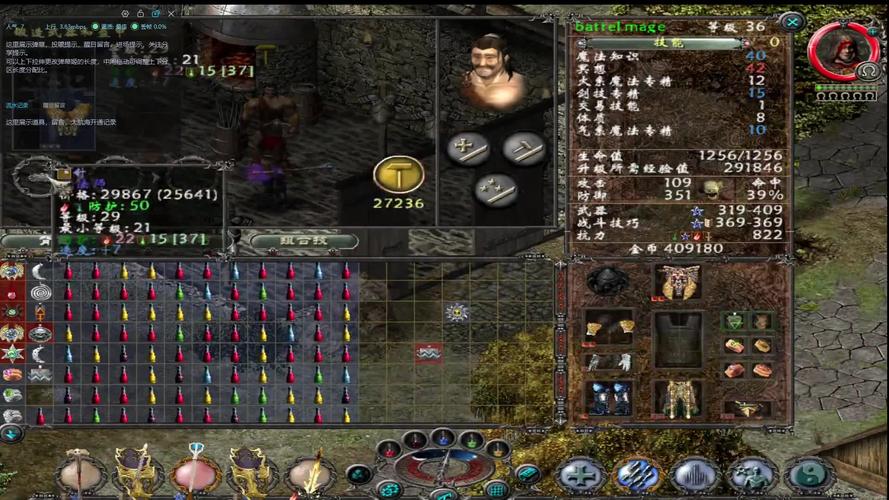Select the blacksmith NPC portrait
This screenshot has height=500, width=889.
coord(492,69)
